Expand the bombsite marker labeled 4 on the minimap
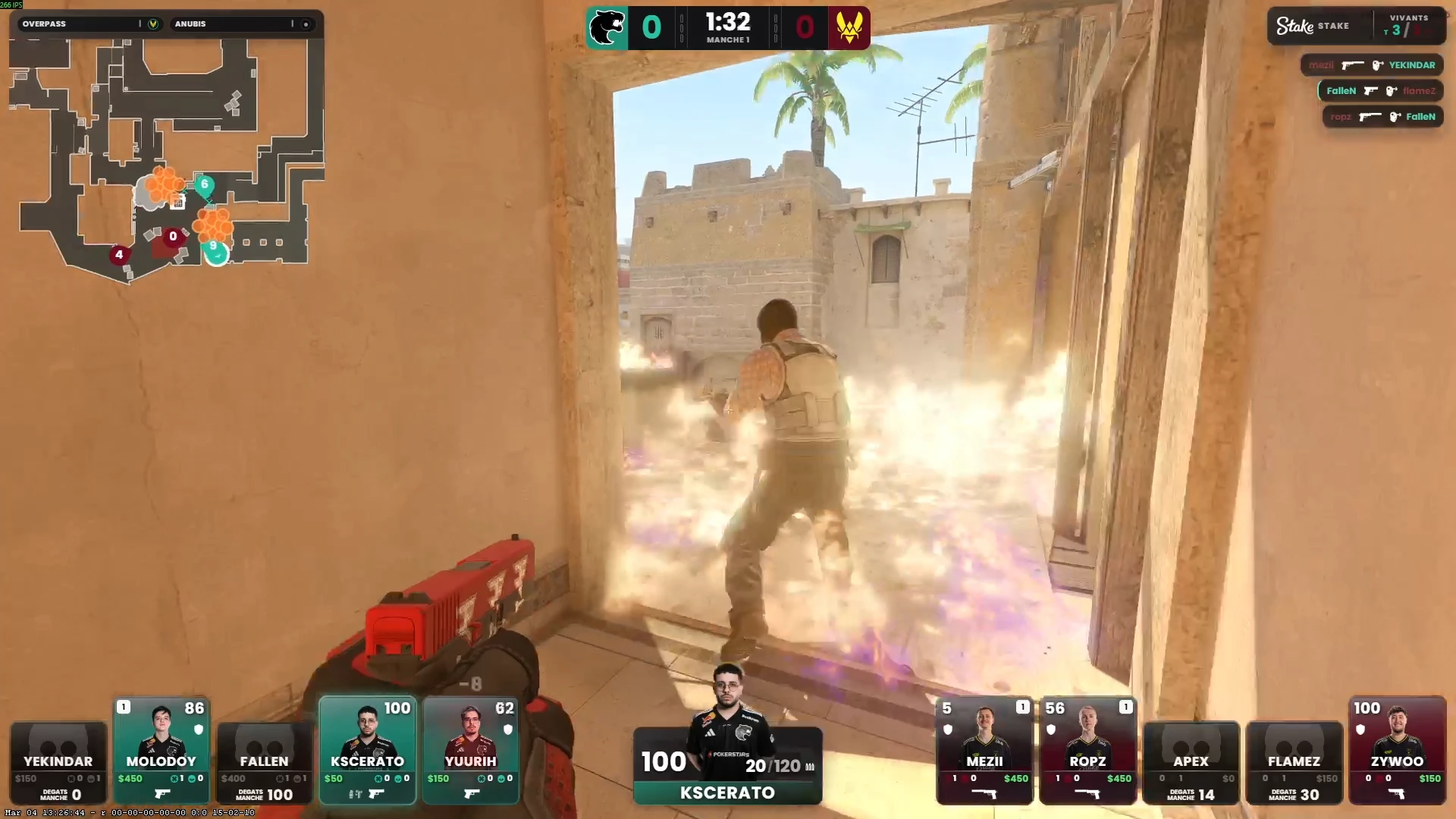This screenshot has height=819, width=1456. click(119, 255)
